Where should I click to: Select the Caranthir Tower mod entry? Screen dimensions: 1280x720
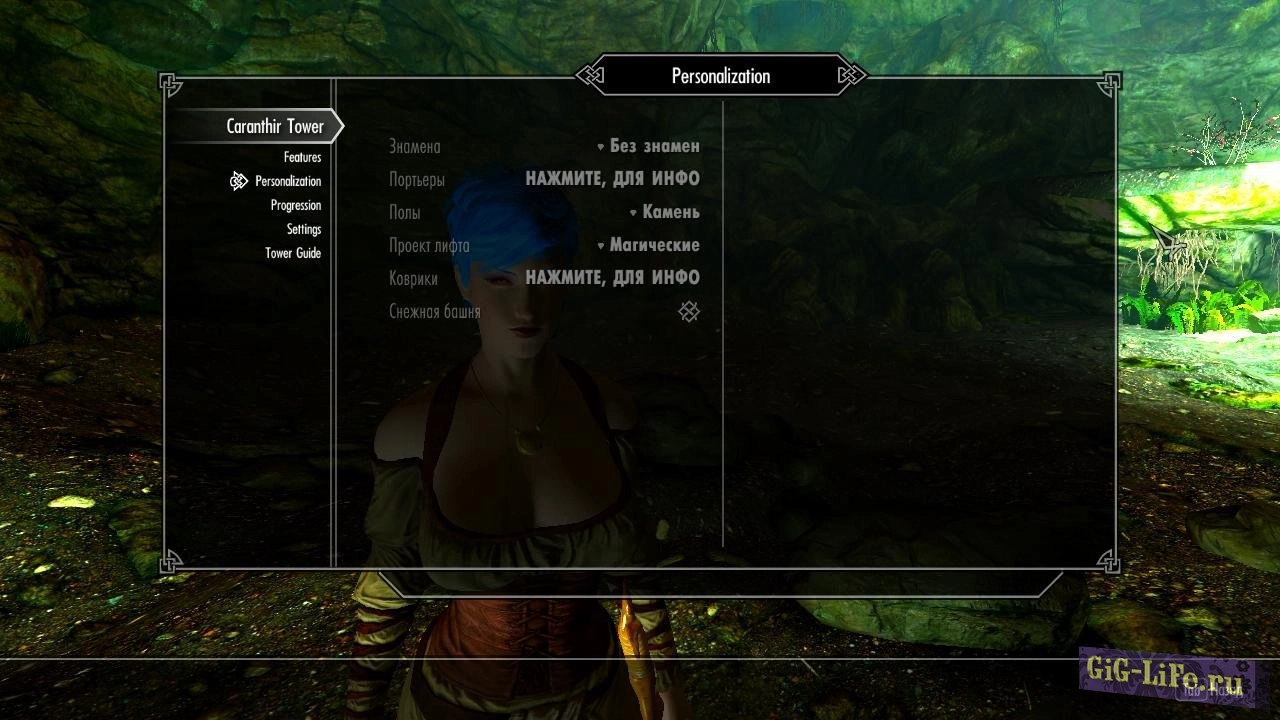pyautogui.click(x=275, y=127)
